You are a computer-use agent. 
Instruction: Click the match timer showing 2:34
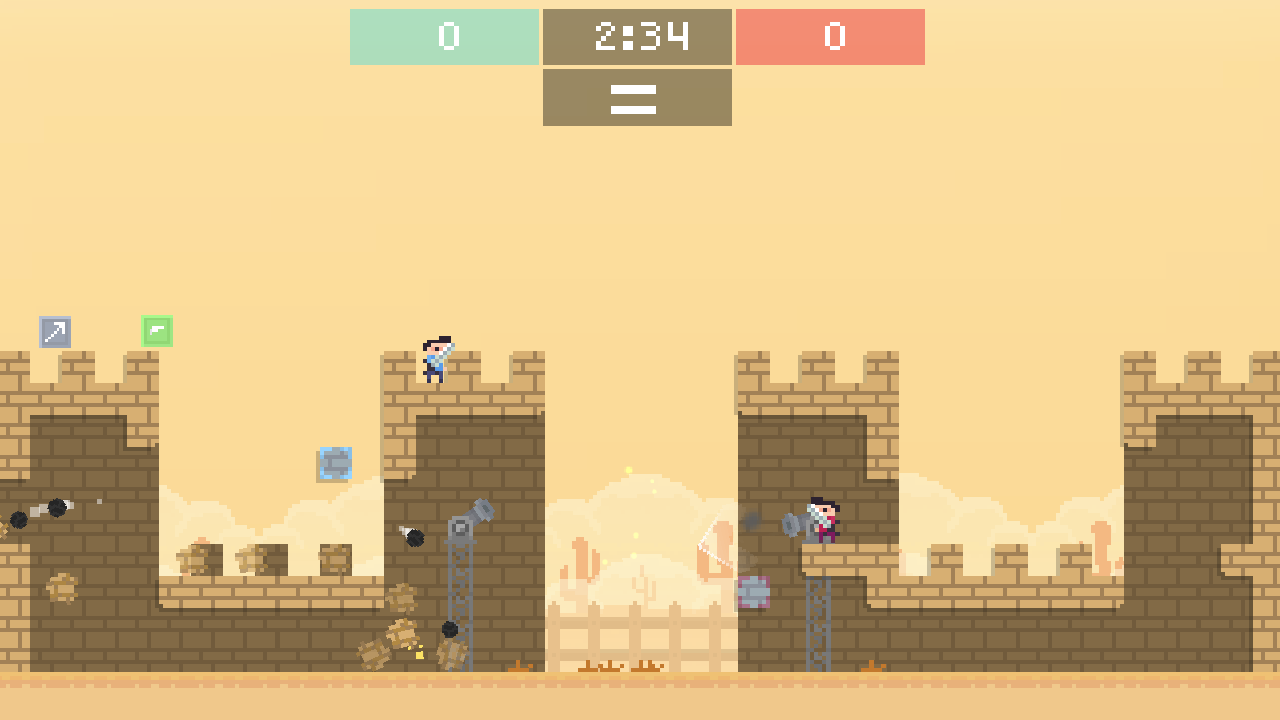pyautogui.click(x=637, y=37)
